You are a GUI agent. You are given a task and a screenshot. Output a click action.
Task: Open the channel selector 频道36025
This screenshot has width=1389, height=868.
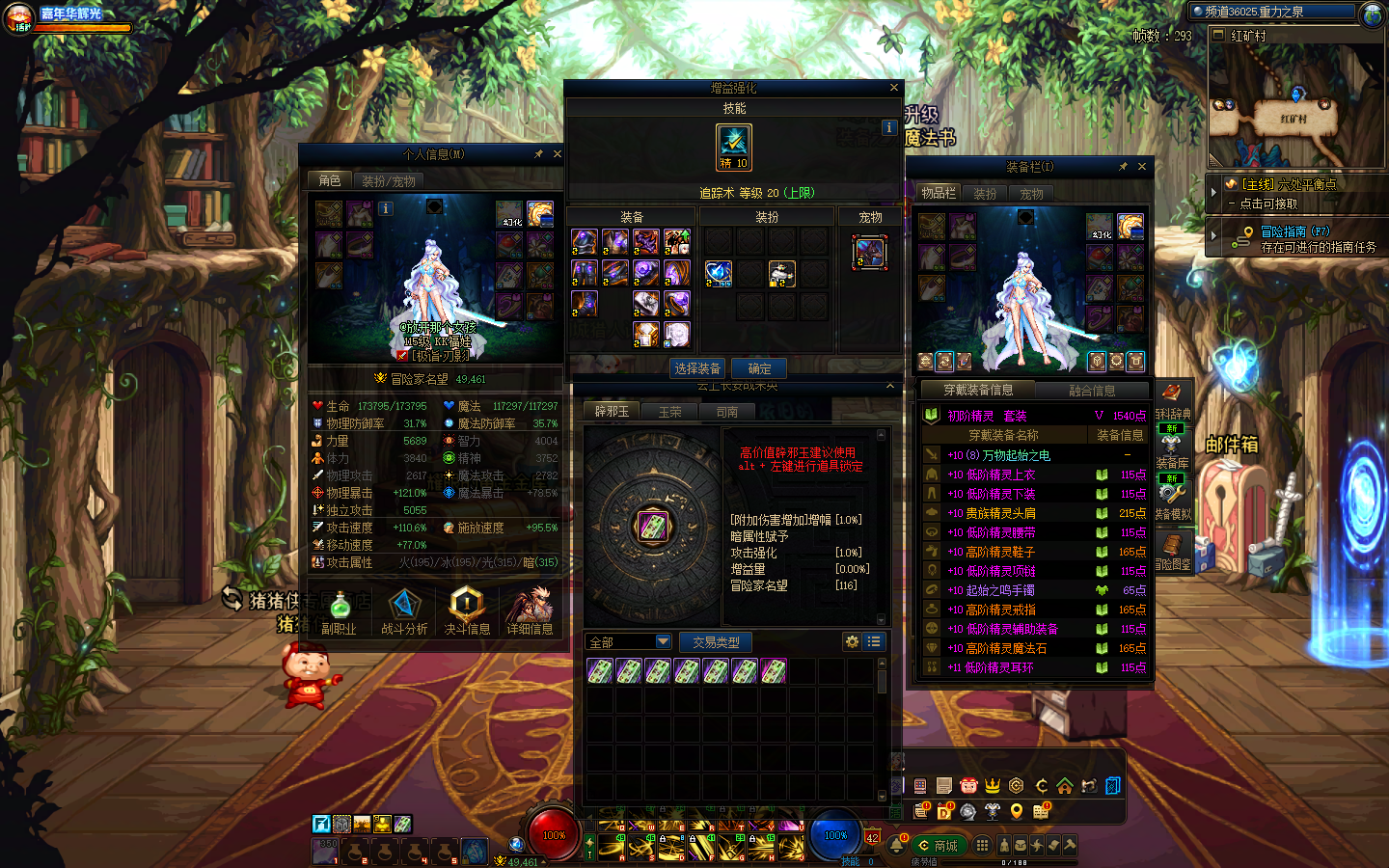click(x=1271, y=12)
